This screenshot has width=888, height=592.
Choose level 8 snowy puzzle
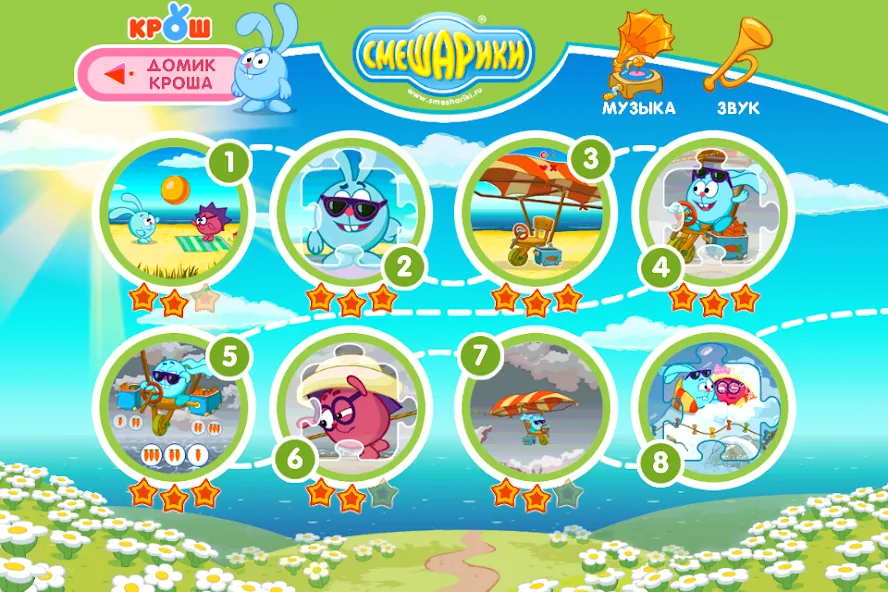(710, 408)
